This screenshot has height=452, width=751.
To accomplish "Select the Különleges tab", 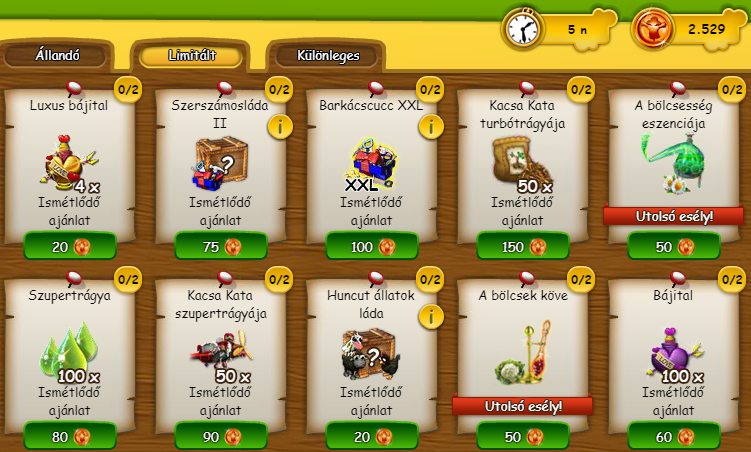I will 328,56.
